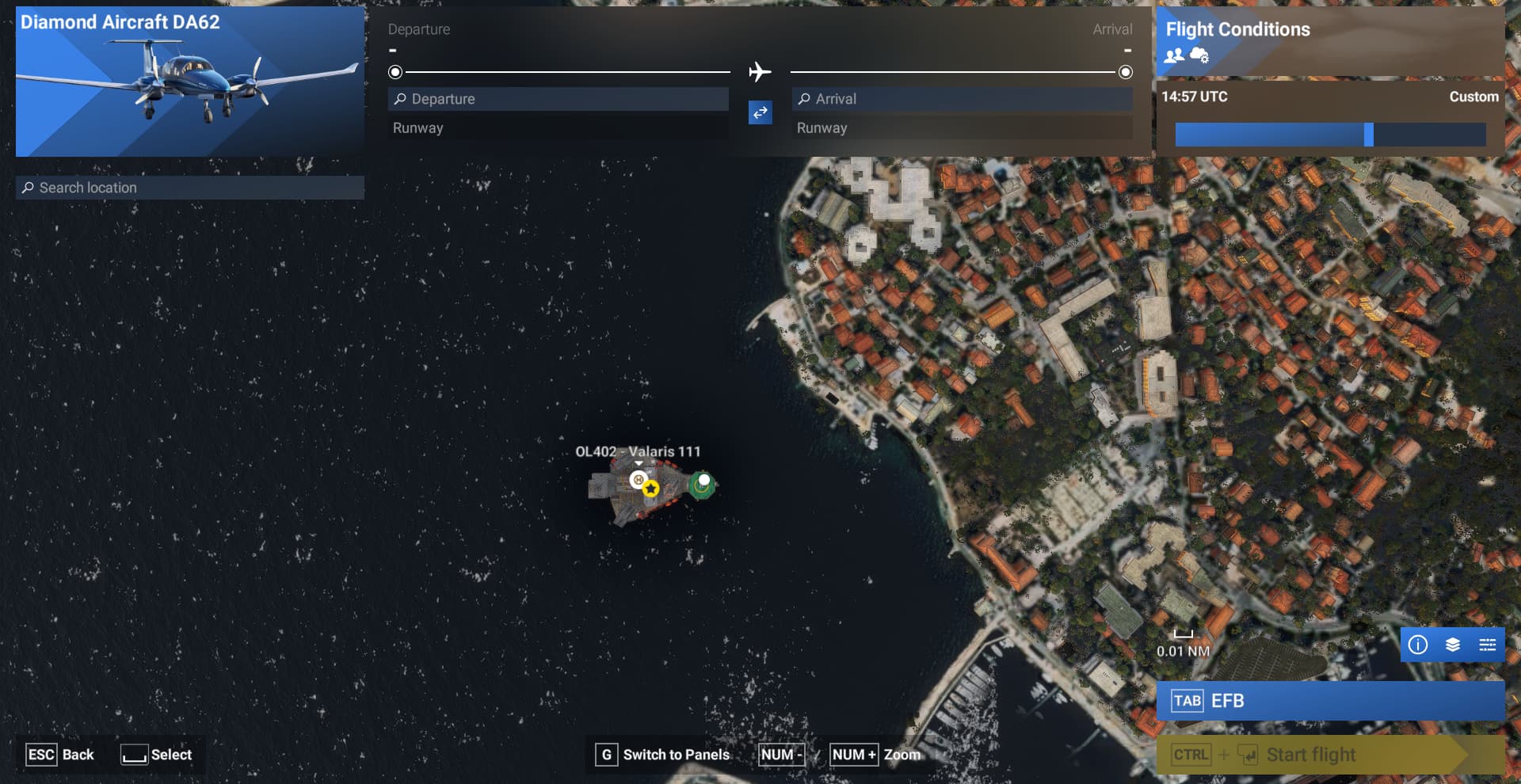Expand the OL402 - Valaris 111 marker details
1521x784 pixels.
(x=638, y=463)
